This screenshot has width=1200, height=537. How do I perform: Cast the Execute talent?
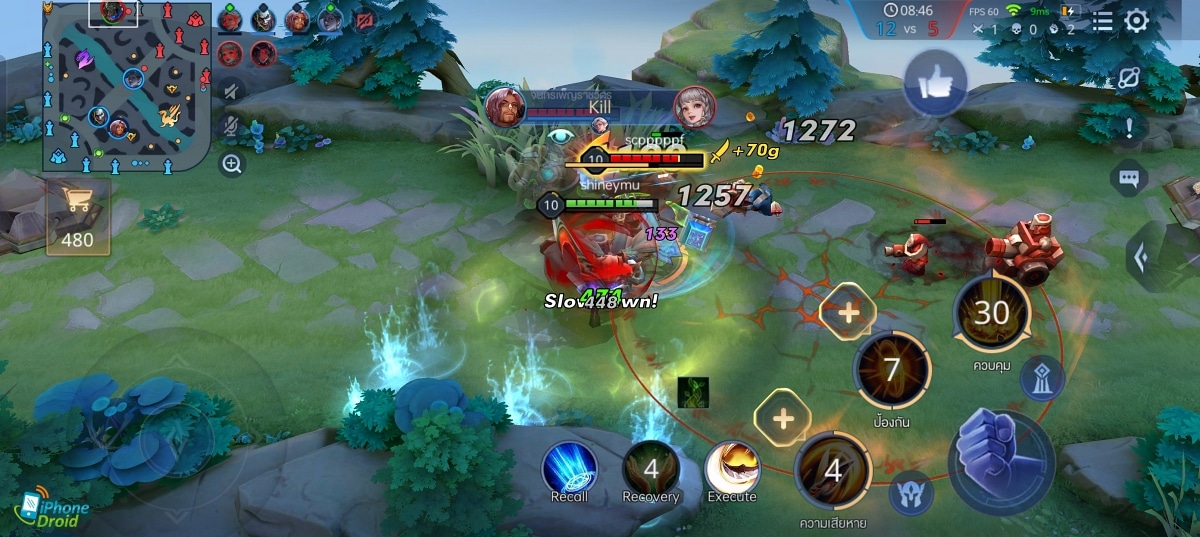click(x=732, y=470)
